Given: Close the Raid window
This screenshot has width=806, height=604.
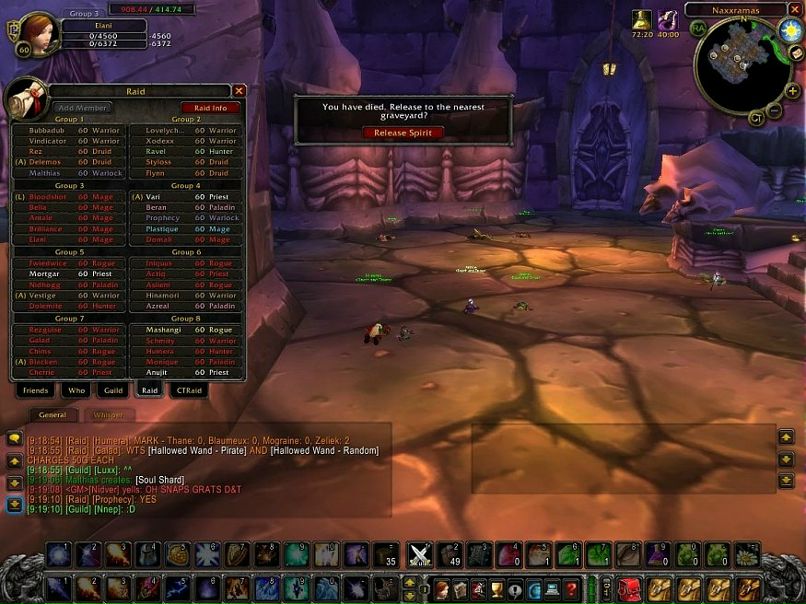Looking at the screenshot, I should coord(239,91).
